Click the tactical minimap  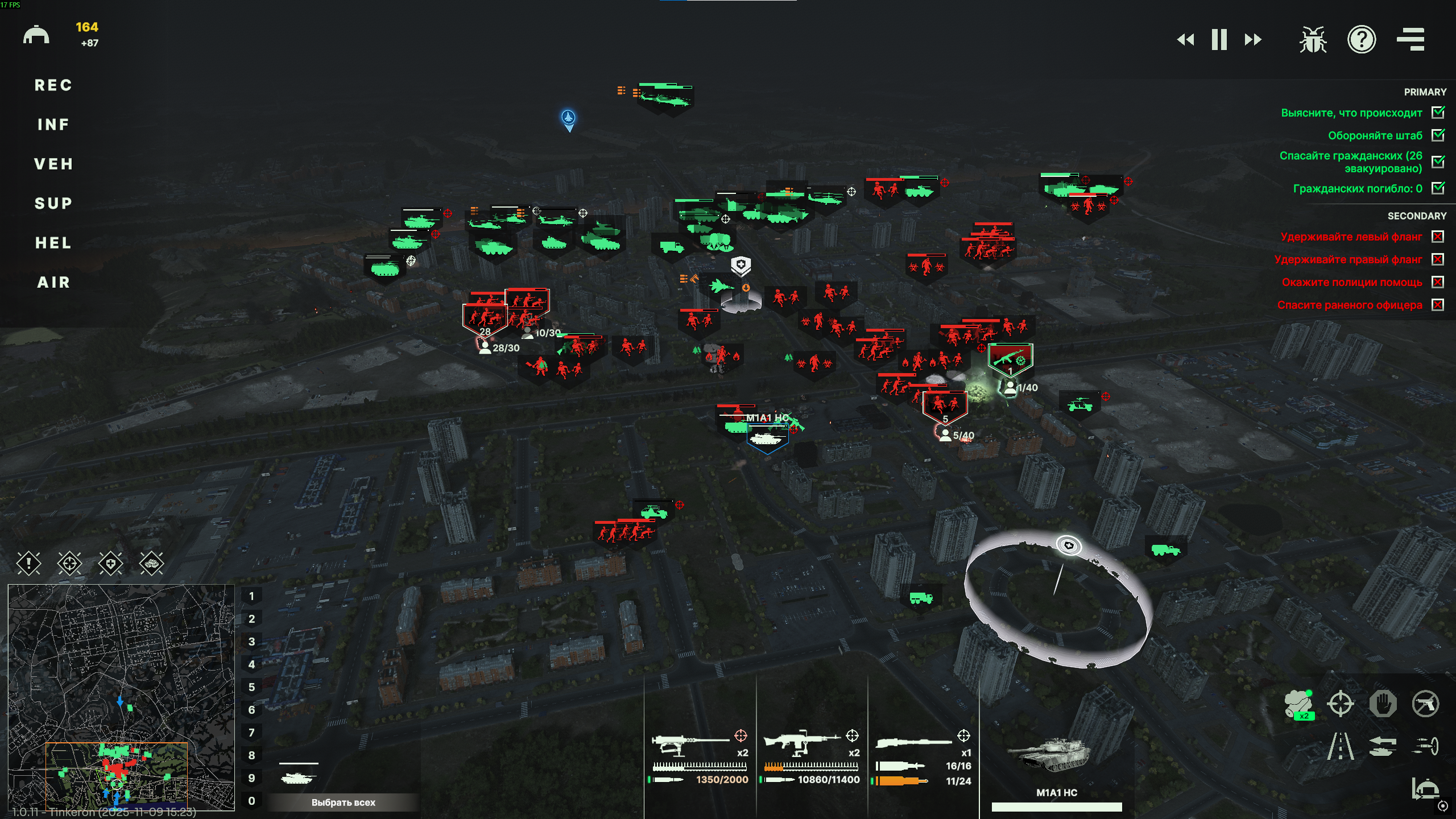pyautogui.click(x=121, y=697)
